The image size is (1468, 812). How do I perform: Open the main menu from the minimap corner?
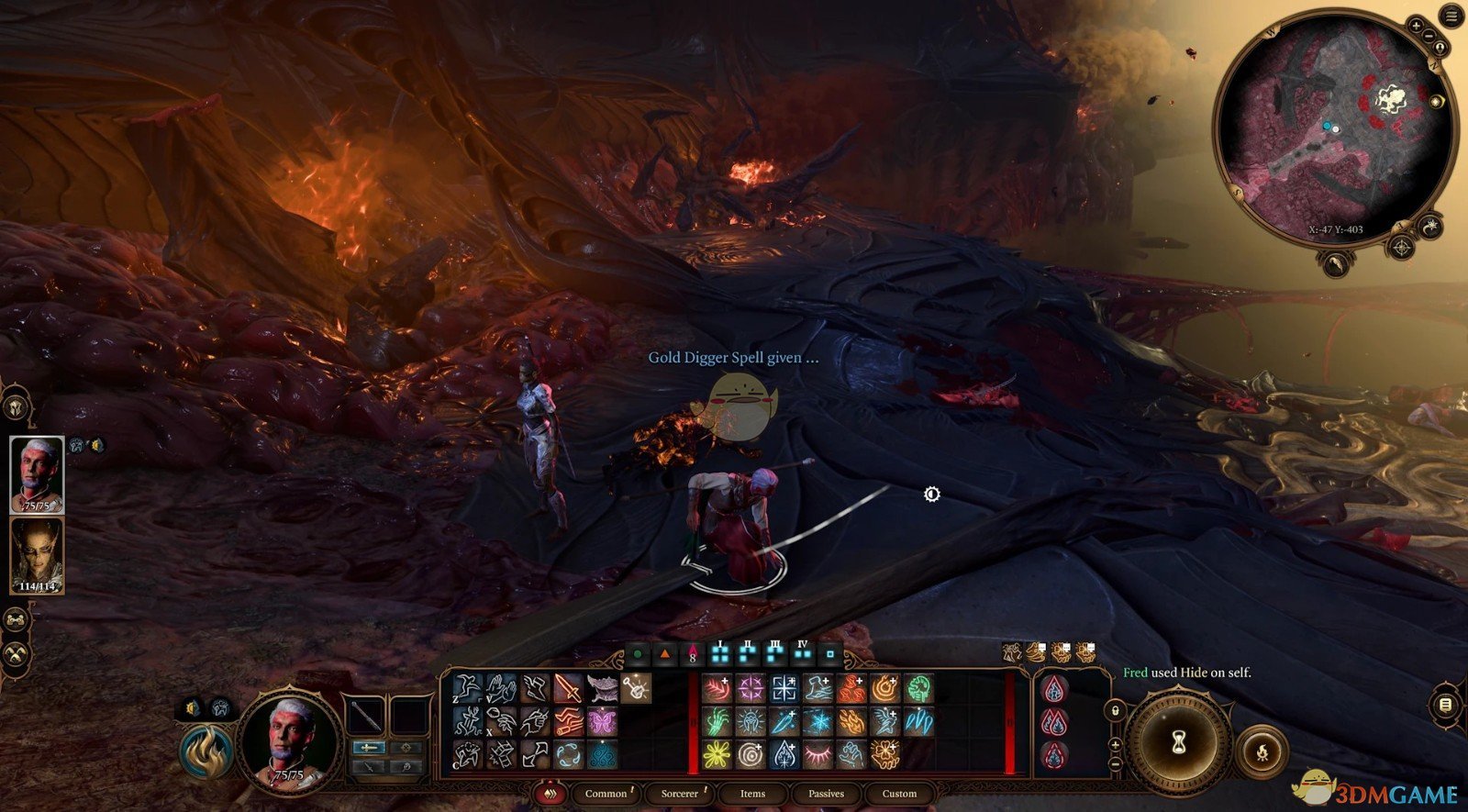click(x=1451, y=16)
